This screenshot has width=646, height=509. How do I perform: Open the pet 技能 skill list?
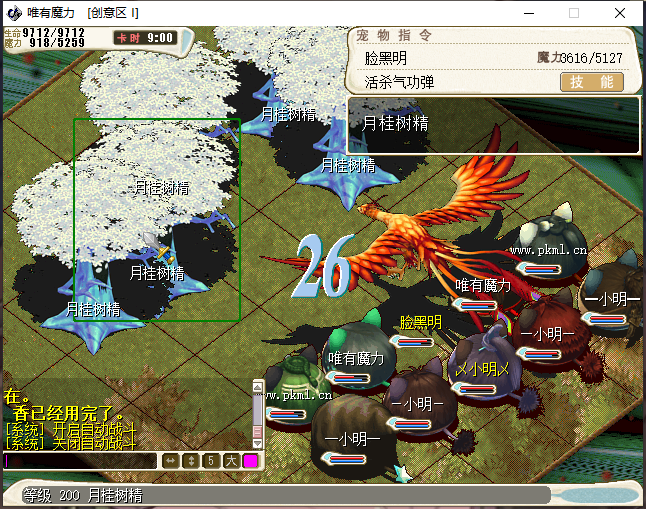[x=592, y=83]
